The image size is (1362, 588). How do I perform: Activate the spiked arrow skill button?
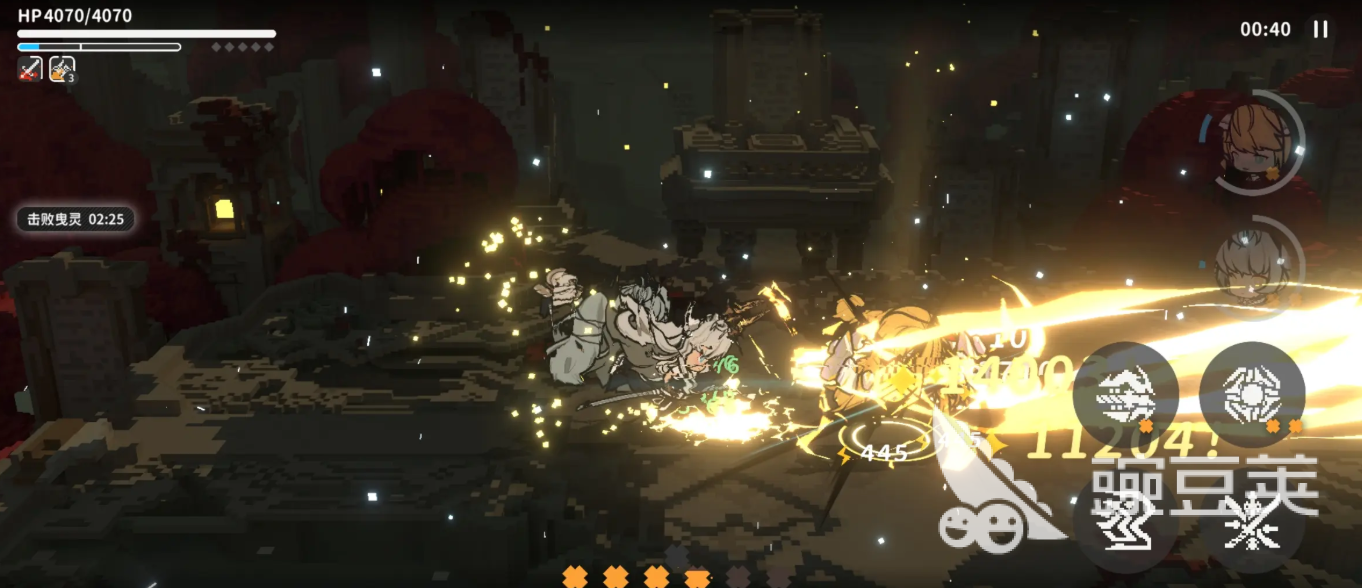[x=1125, y=395]
